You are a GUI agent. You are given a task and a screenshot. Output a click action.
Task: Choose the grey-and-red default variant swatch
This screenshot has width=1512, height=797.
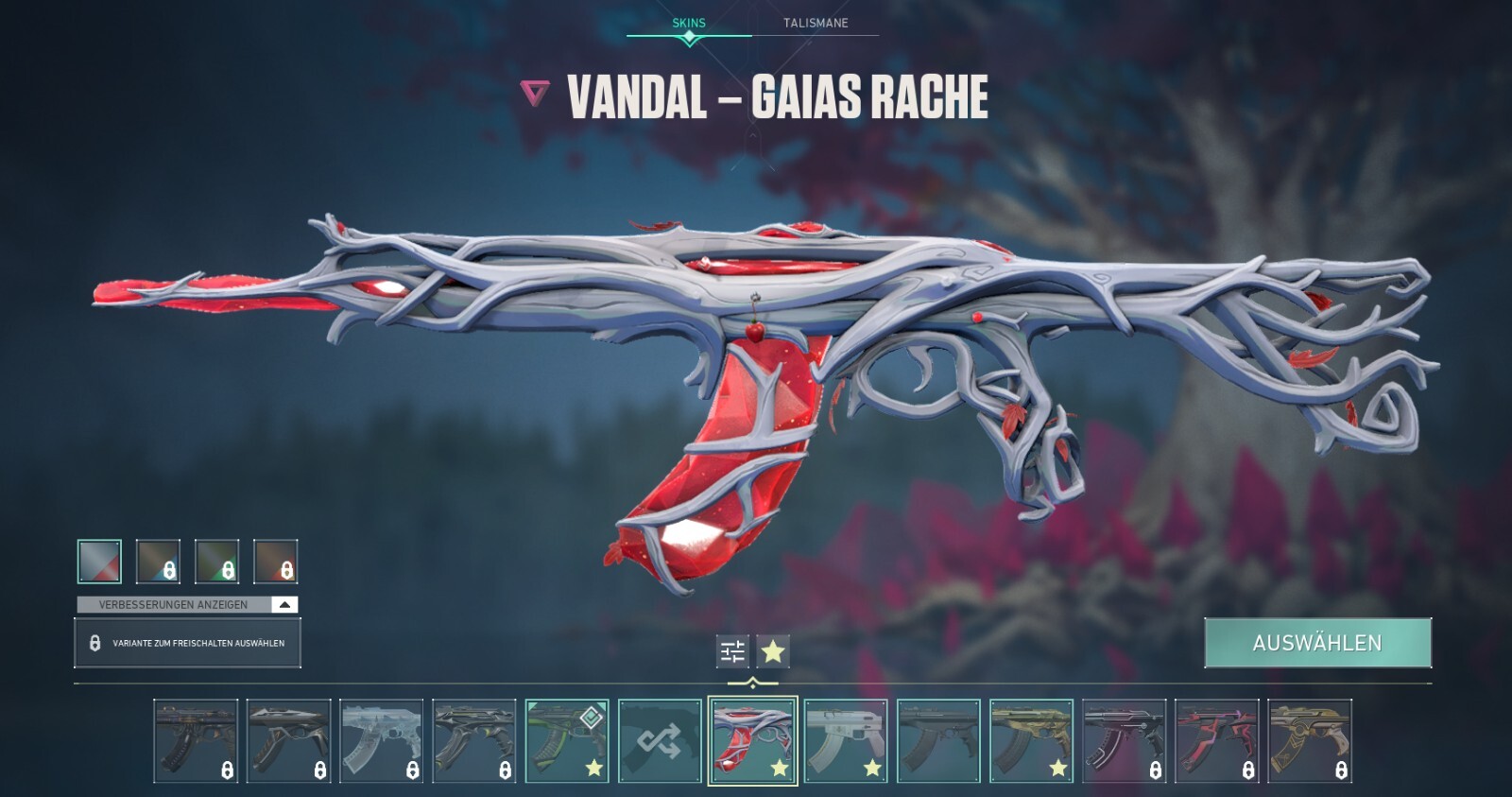tap(99, 561)
